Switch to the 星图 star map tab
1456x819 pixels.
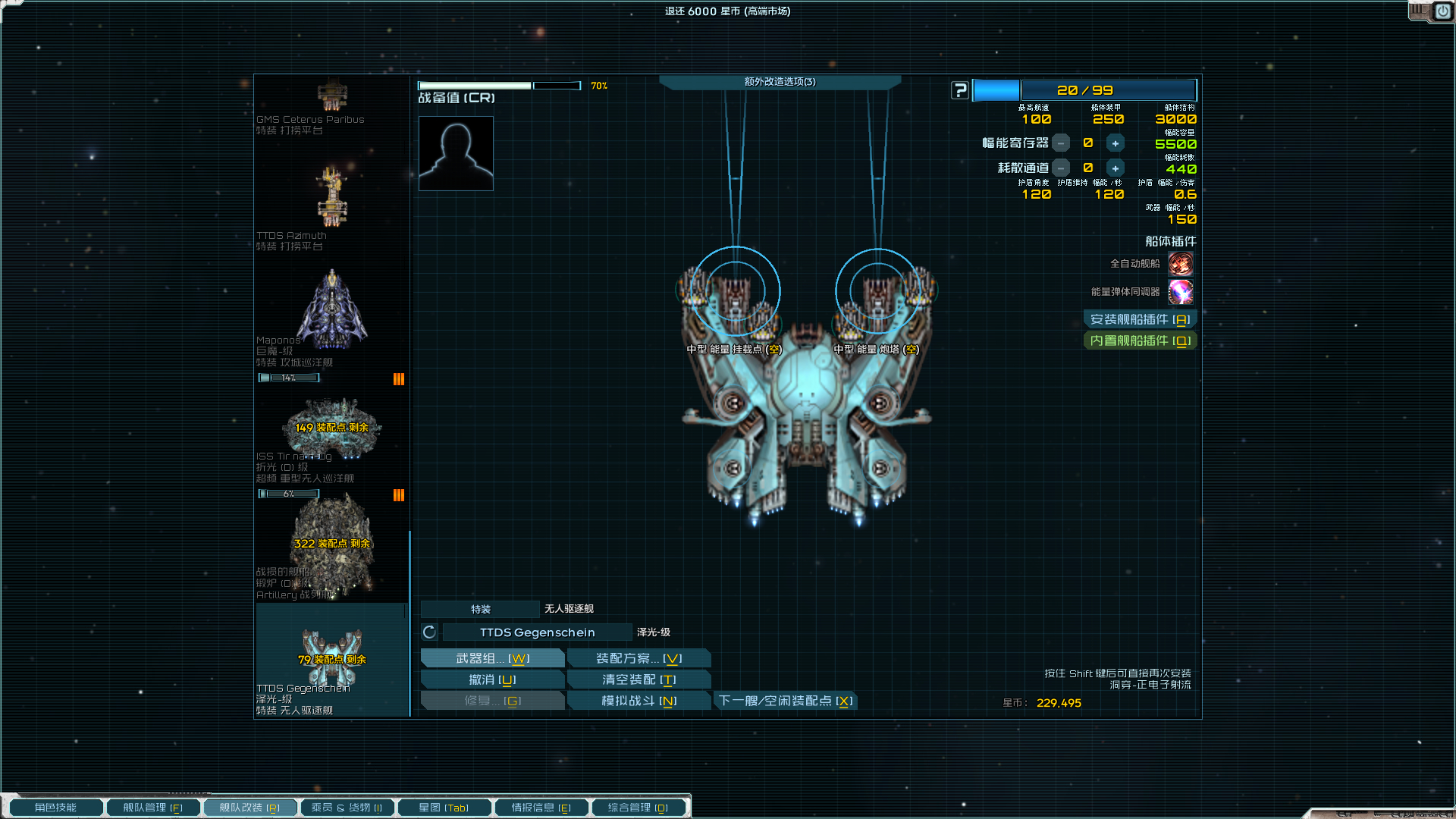[444, 808]
